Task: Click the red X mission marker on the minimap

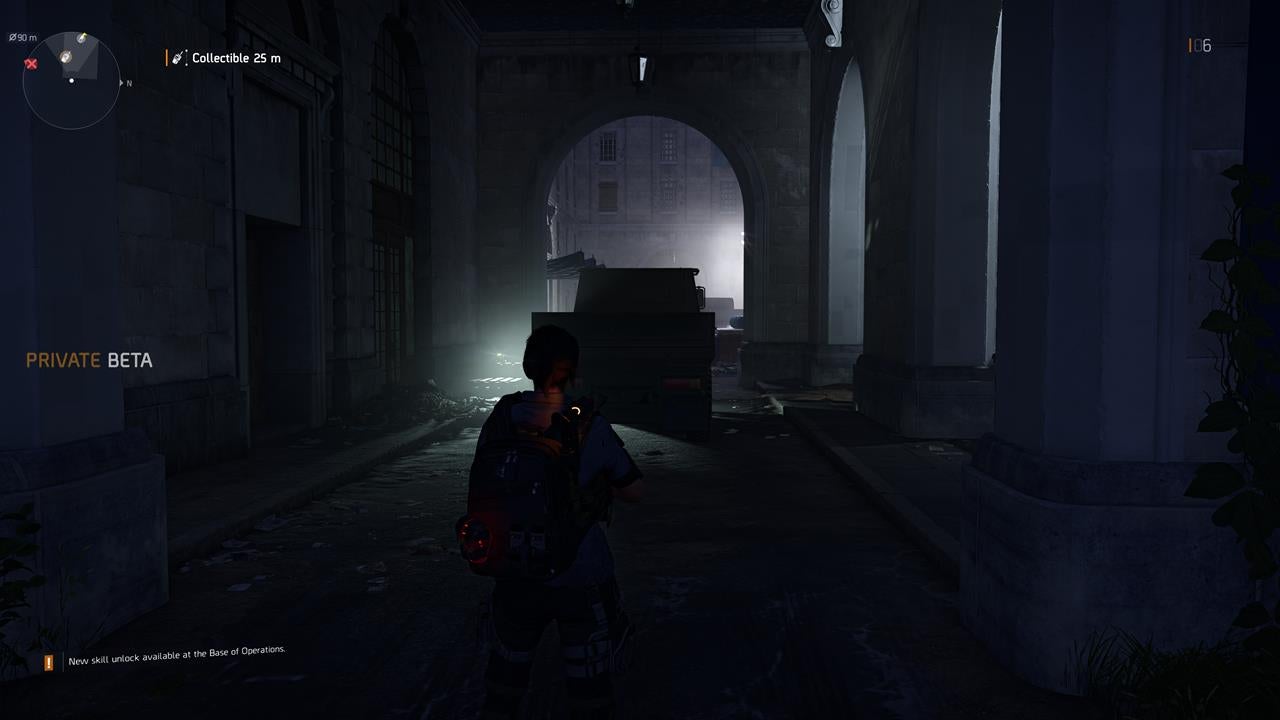Action: [31, 64]
